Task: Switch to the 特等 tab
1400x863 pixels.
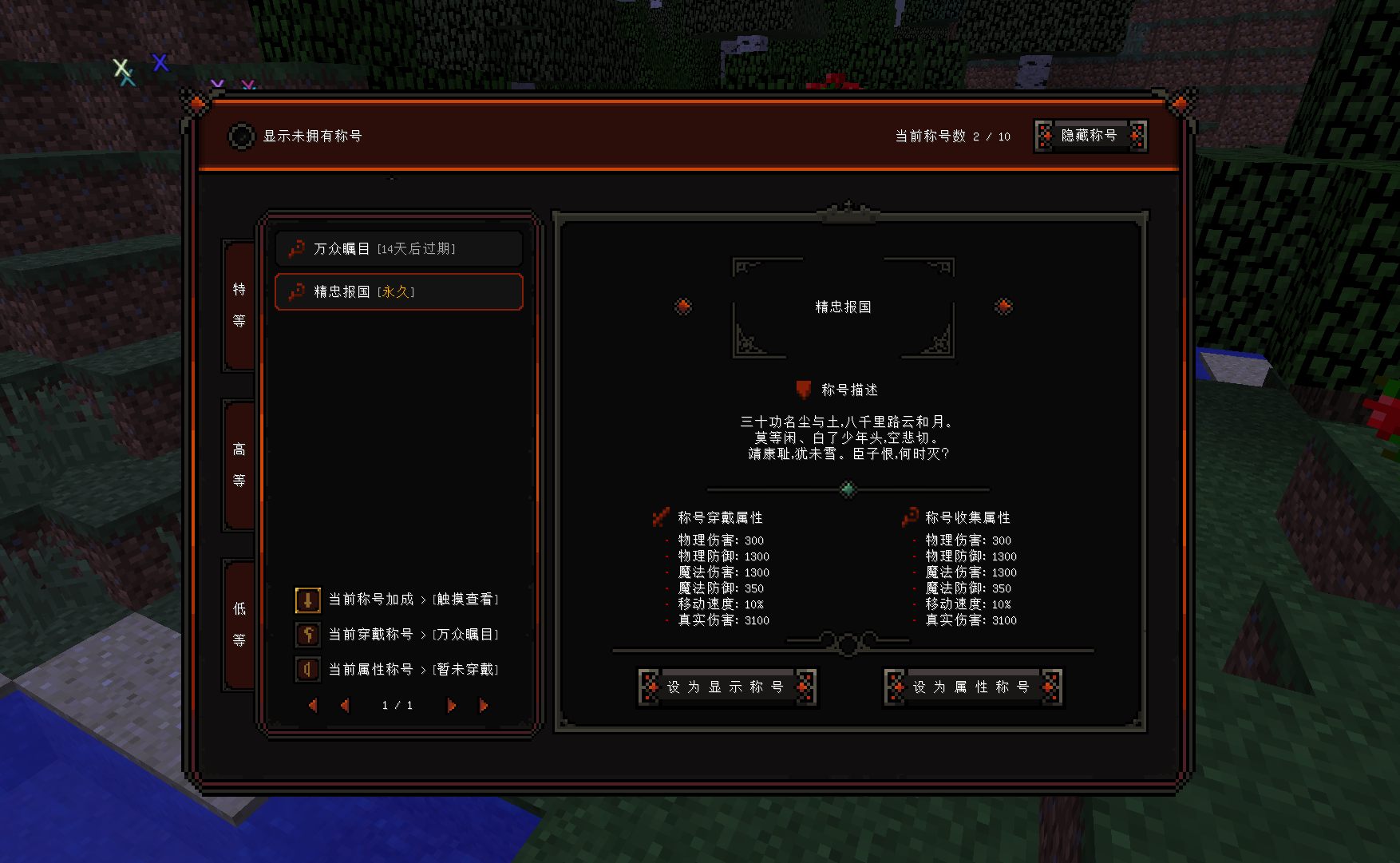Action: pyautogui.click(x=239, y=305)
